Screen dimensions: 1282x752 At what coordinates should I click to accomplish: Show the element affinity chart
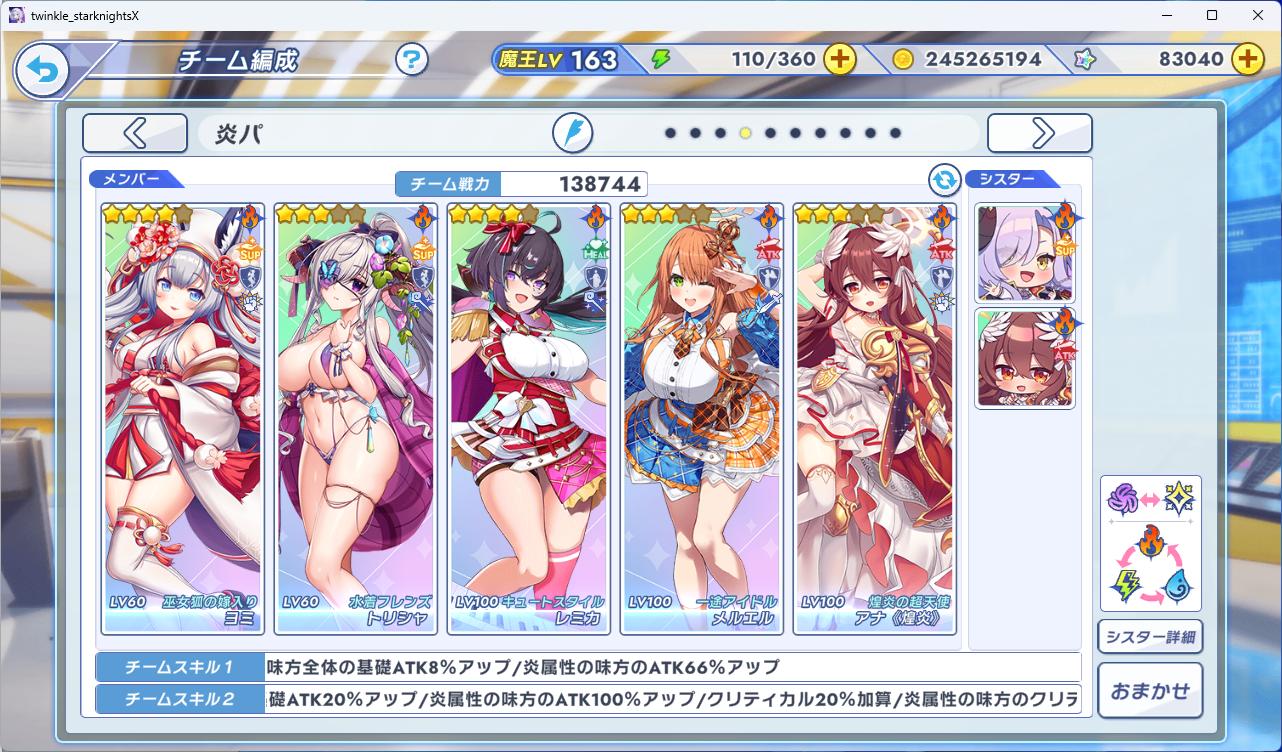click(x=1150, y=543)
